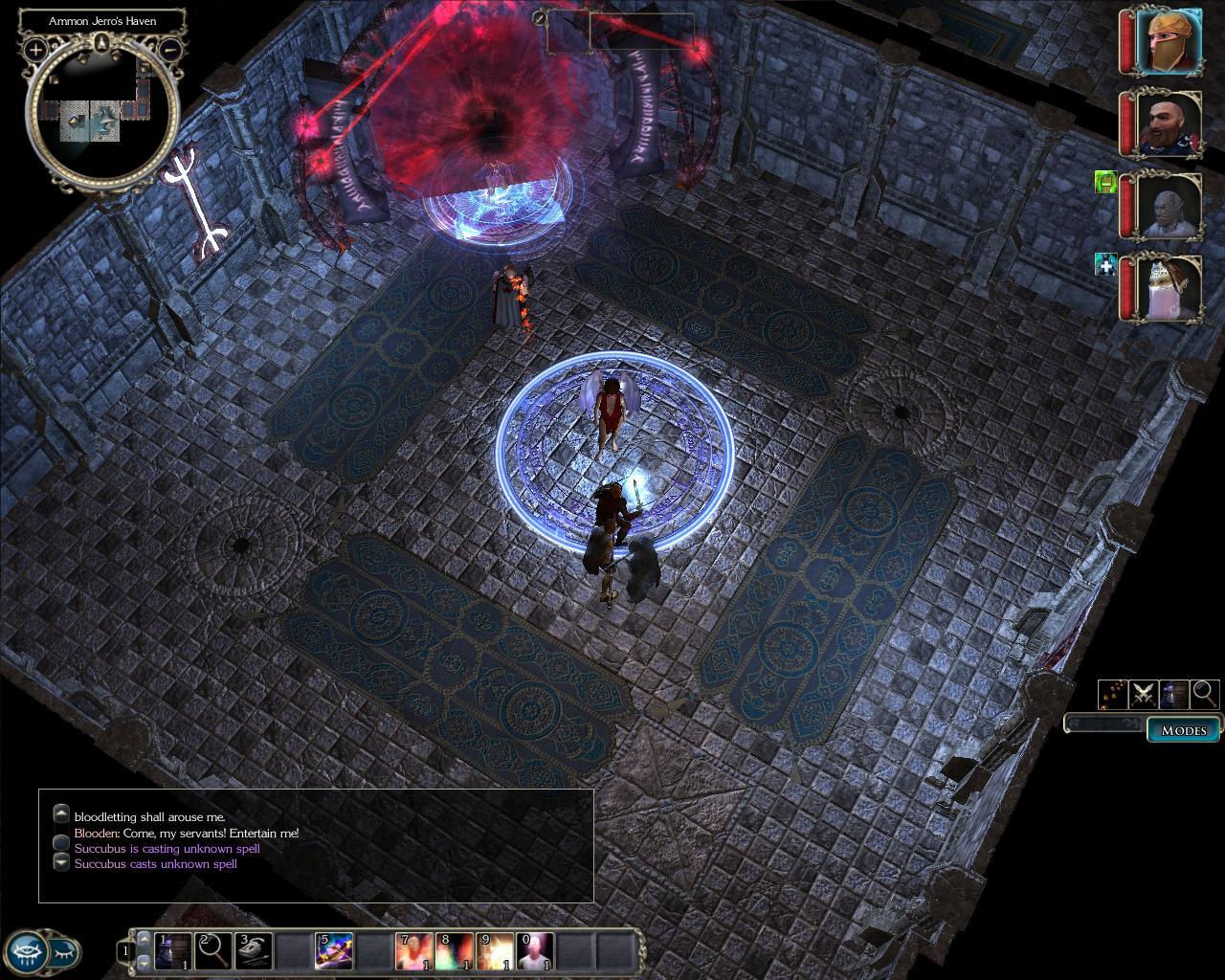The height and width of the screenshot is (980, 1225).
Task: Select the gold-helmeted party leader portrait
Action: (x=1169, y=41)
